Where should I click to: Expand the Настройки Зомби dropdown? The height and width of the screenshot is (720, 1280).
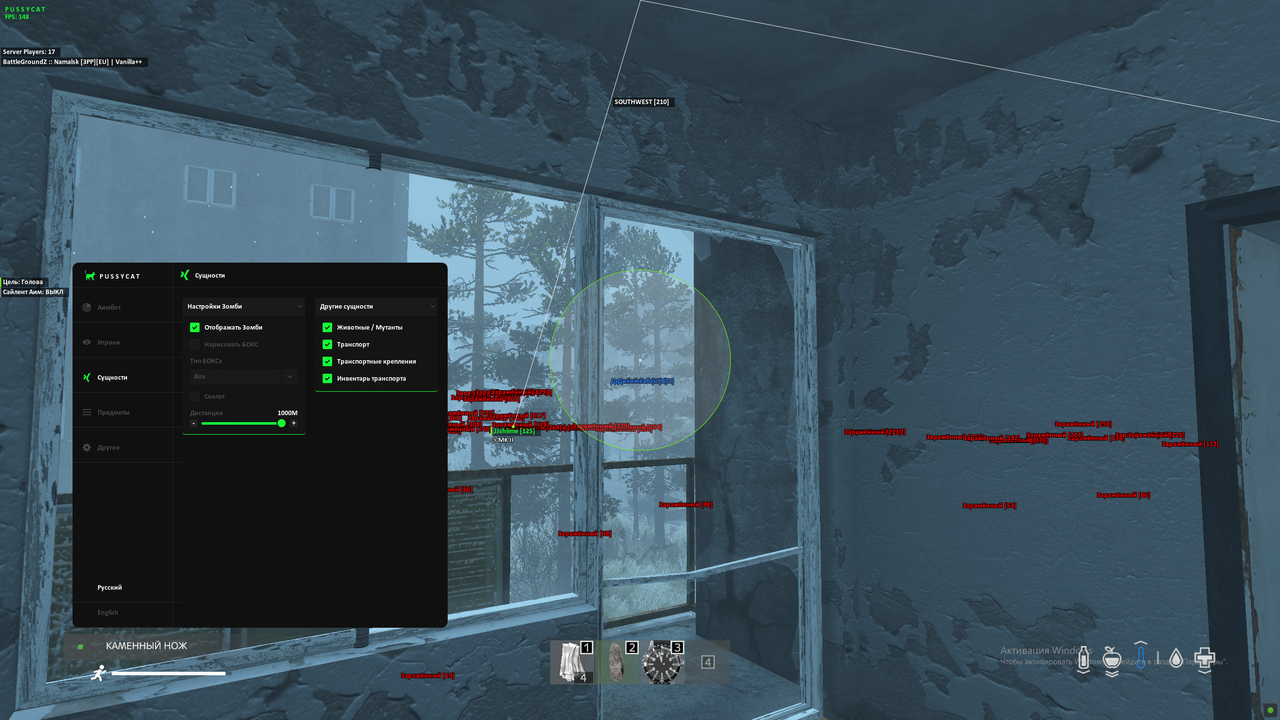tap(242, 306)
